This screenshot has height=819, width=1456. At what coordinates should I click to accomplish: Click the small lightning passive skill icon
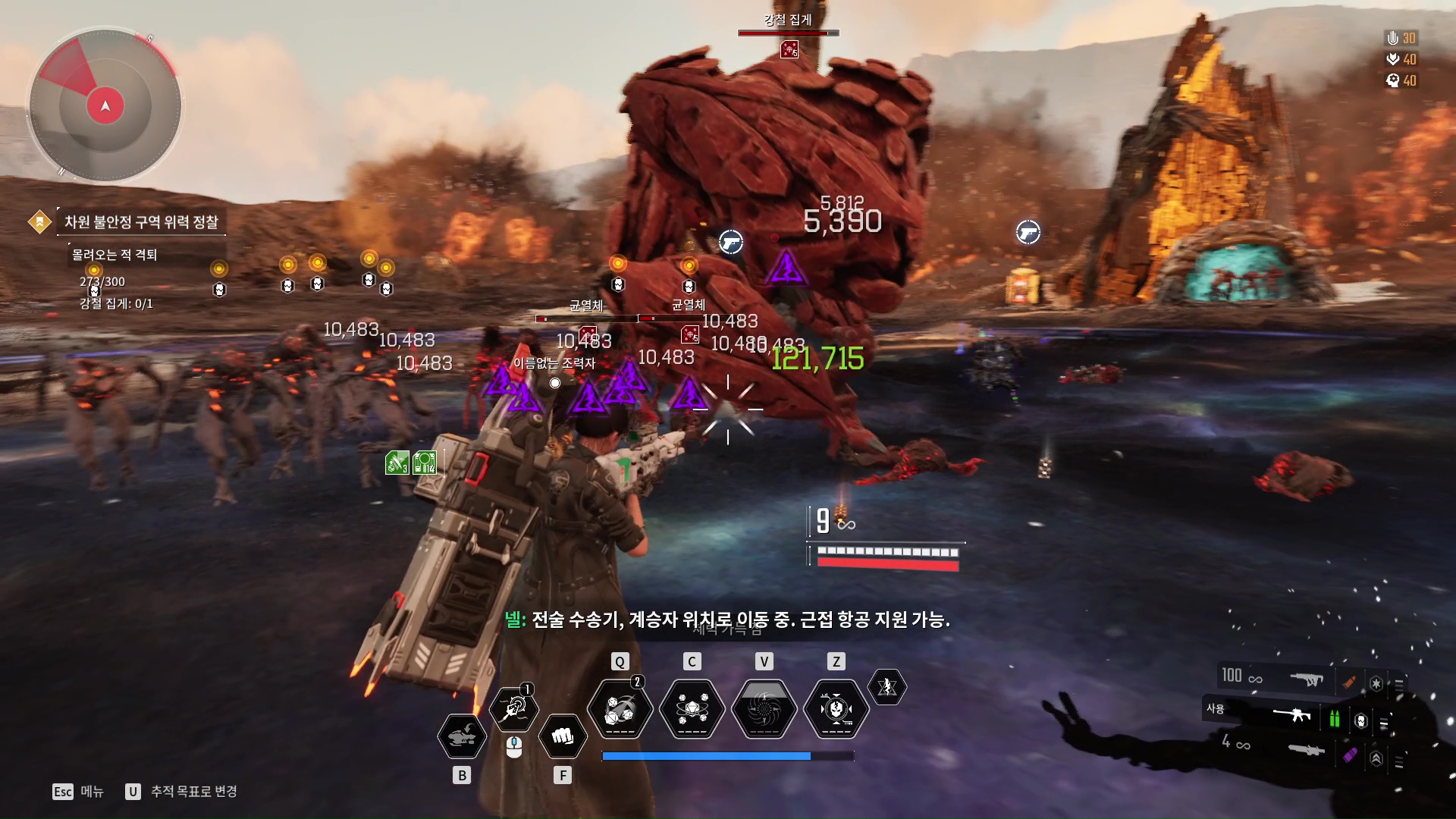pyautogui.click(x=886, y=687)
